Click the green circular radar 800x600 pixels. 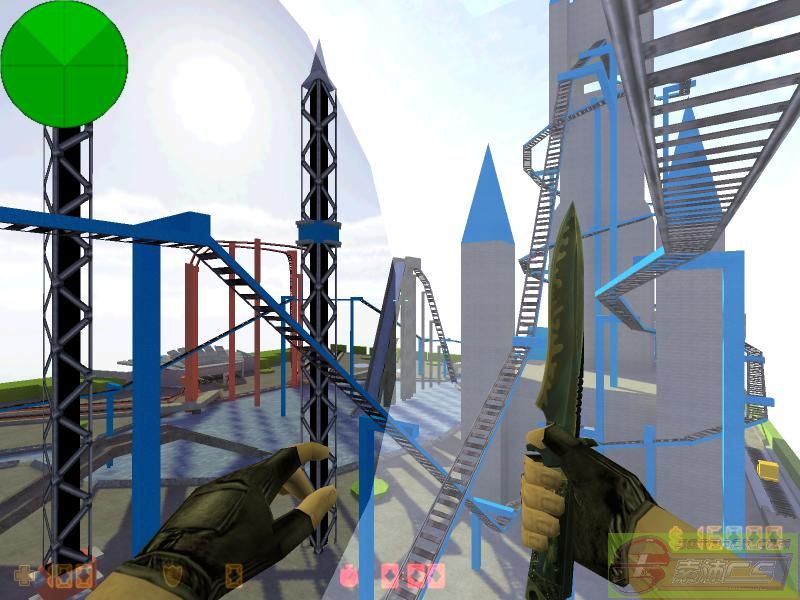click(x=64, y=62)
